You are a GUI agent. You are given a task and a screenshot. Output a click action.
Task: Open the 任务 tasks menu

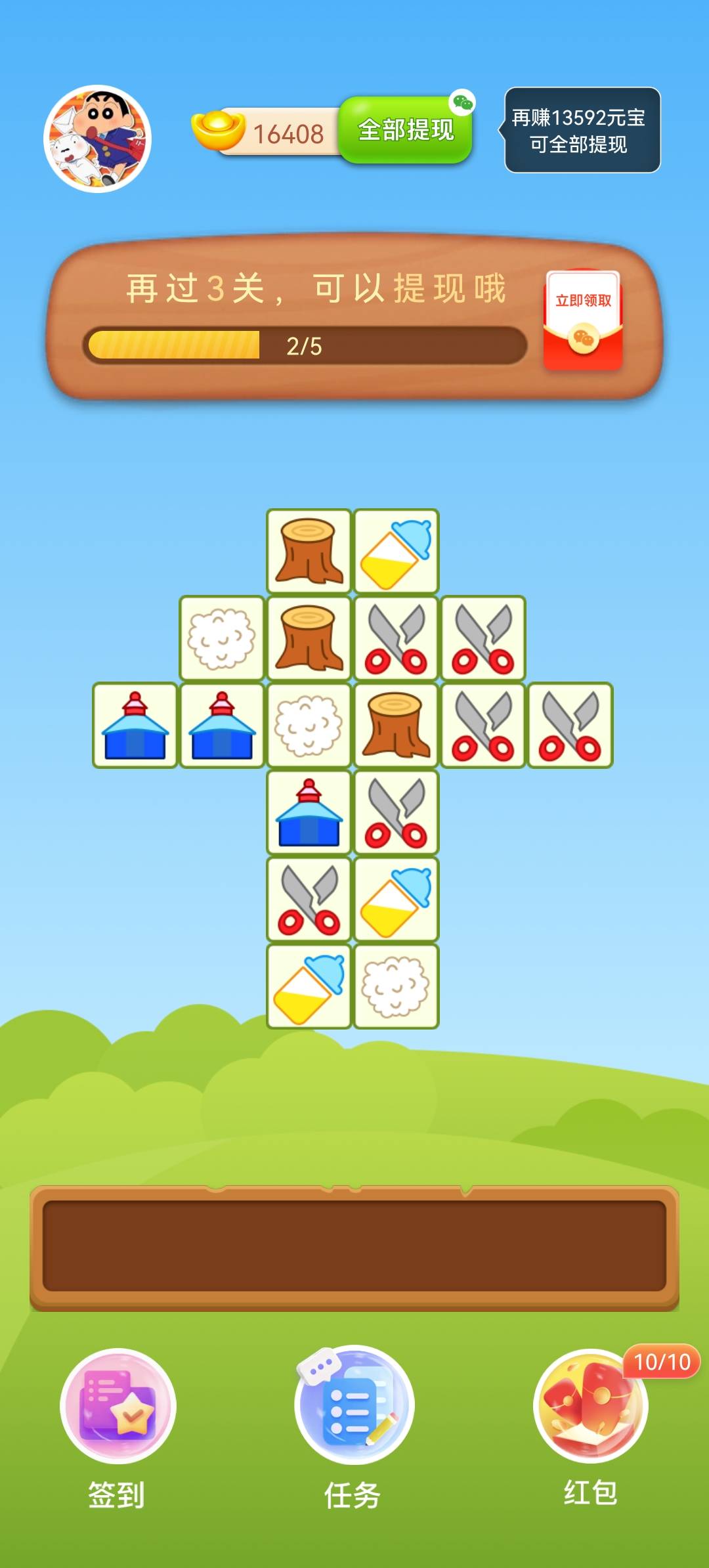354,1406
